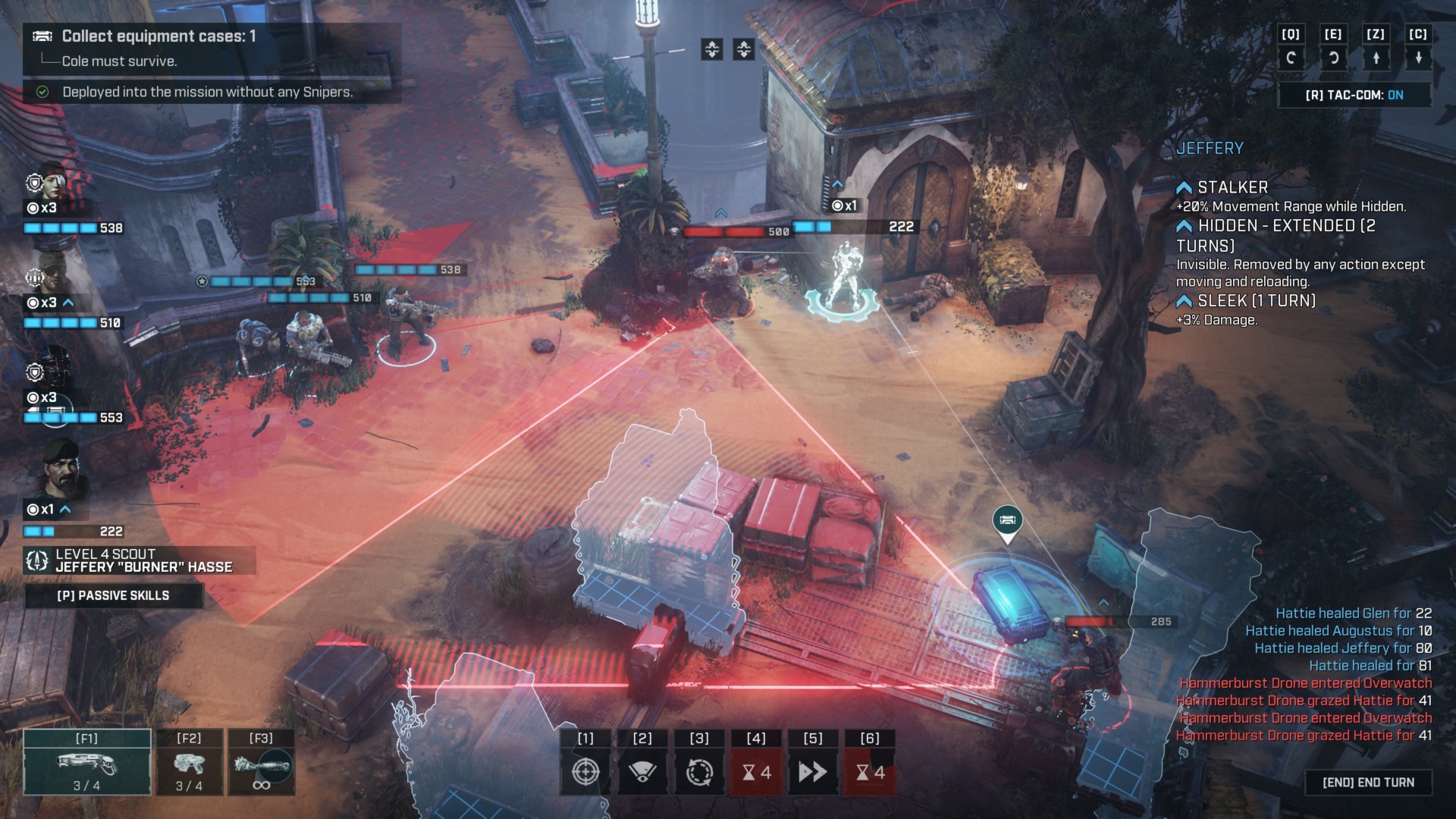The width and height of the screenshot is (1456, 819).
Task: Click the Collect equipment cases objective tracker
Action: tap(158, 36)
